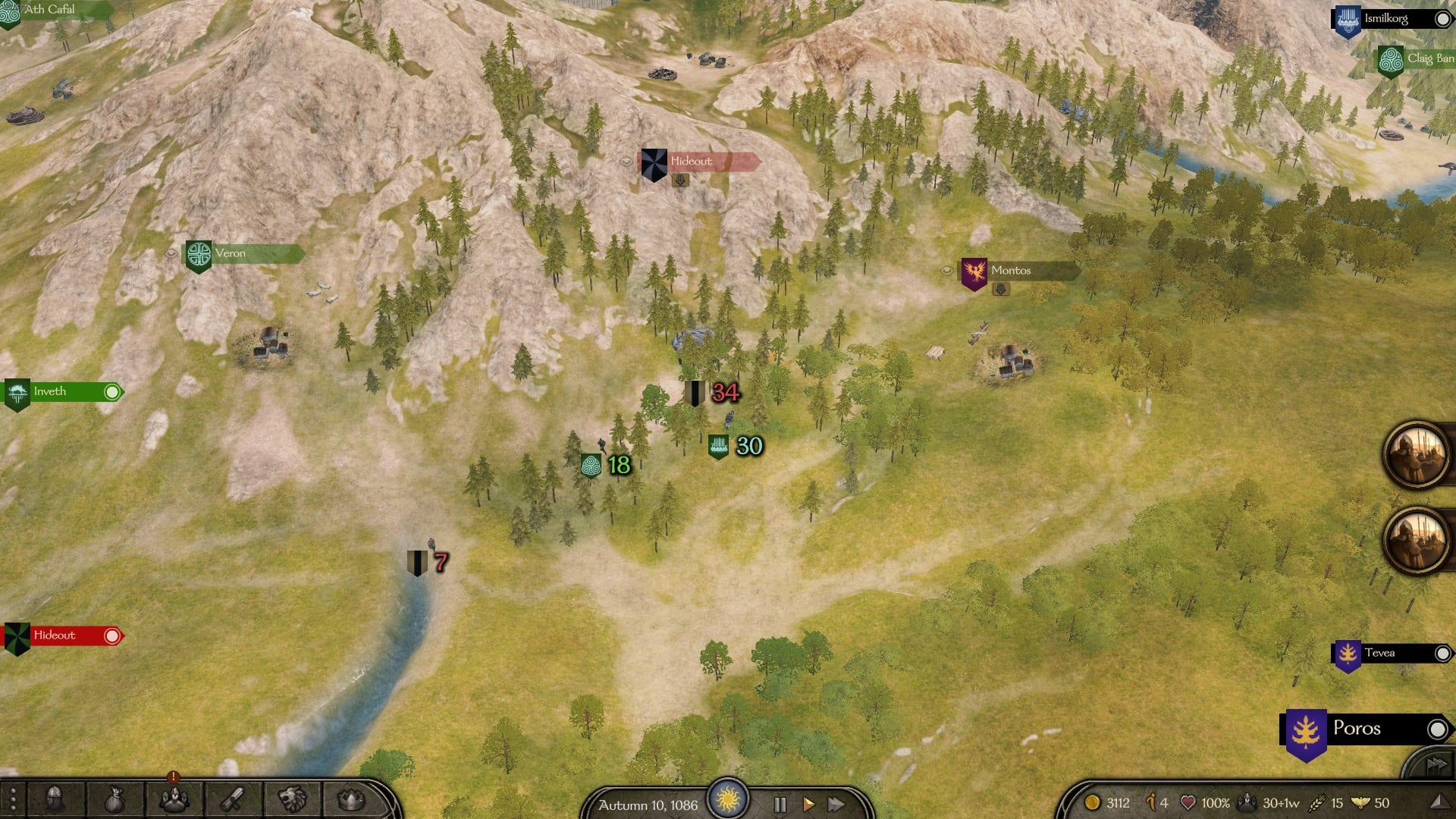Open the clan lion-head icon
1456x819 pixels.
(x=292, y=799)
